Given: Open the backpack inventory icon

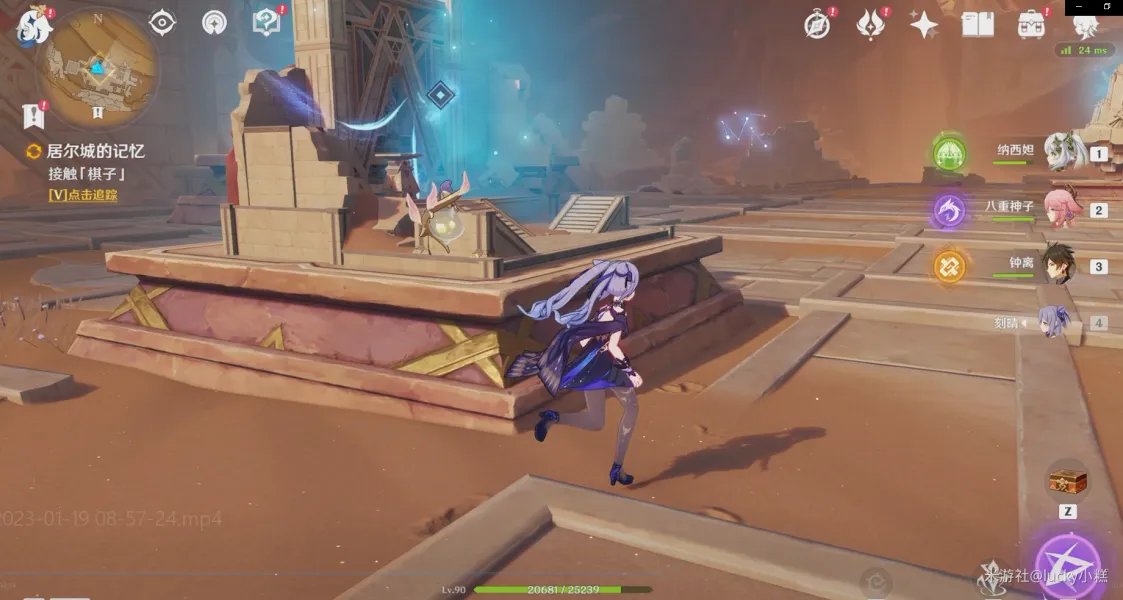Looking at the screenshot, I should (x=1031, y=25).
